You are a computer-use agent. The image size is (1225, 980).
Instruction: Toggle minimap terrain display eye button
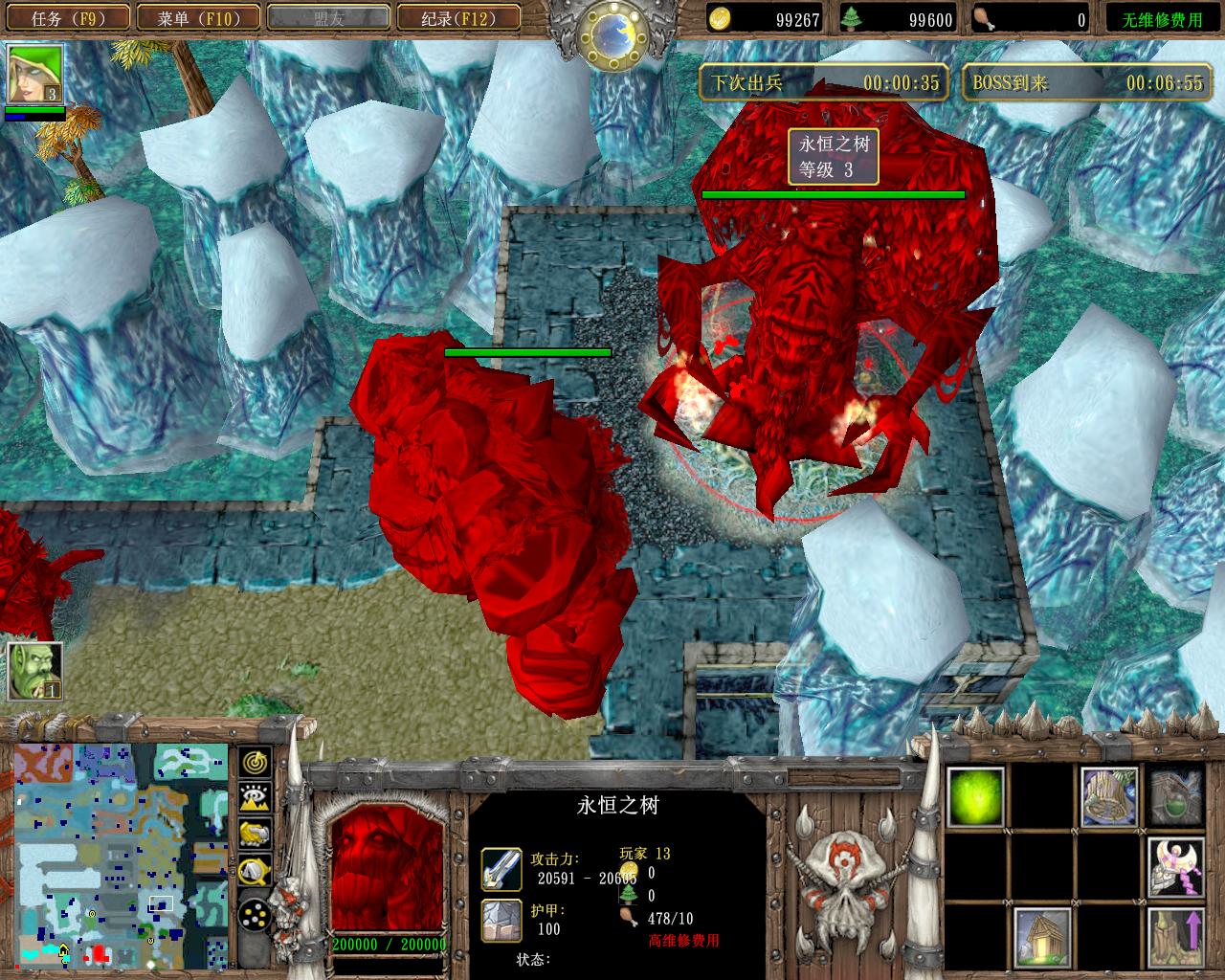pos(254,798)
